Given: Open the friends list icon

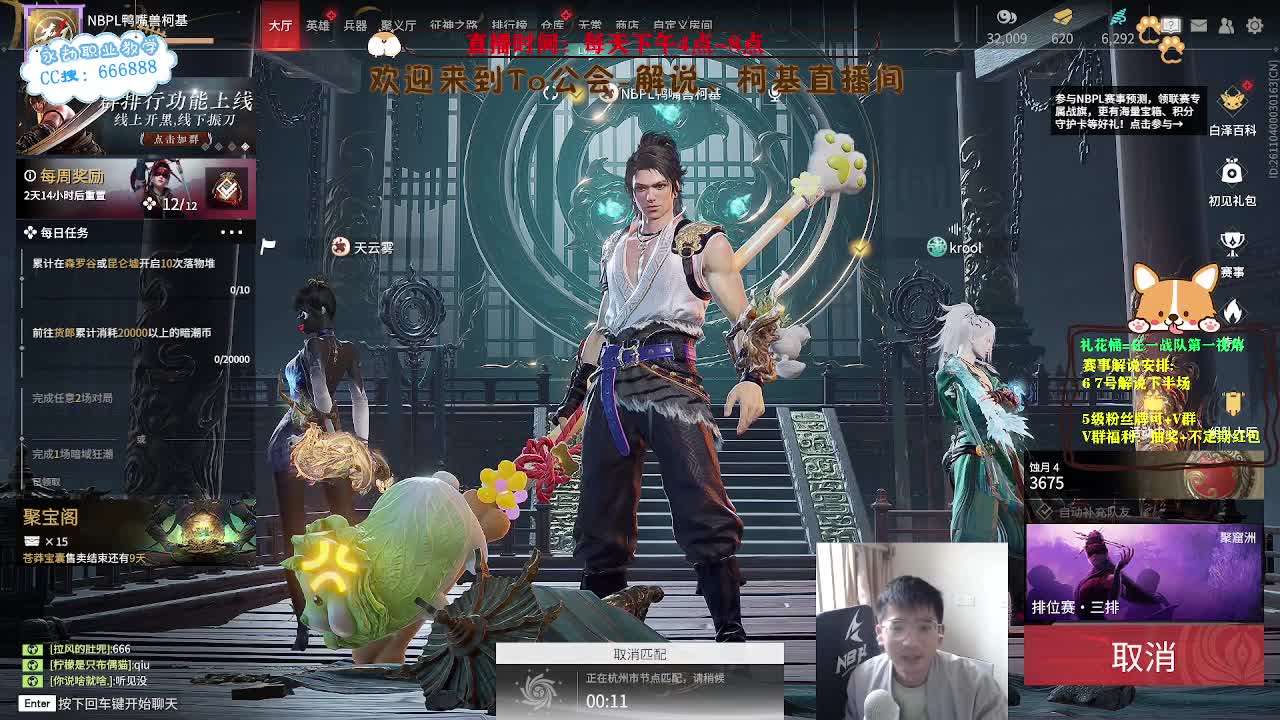Looking at the screenshot, I should [x=1225, y=25].
